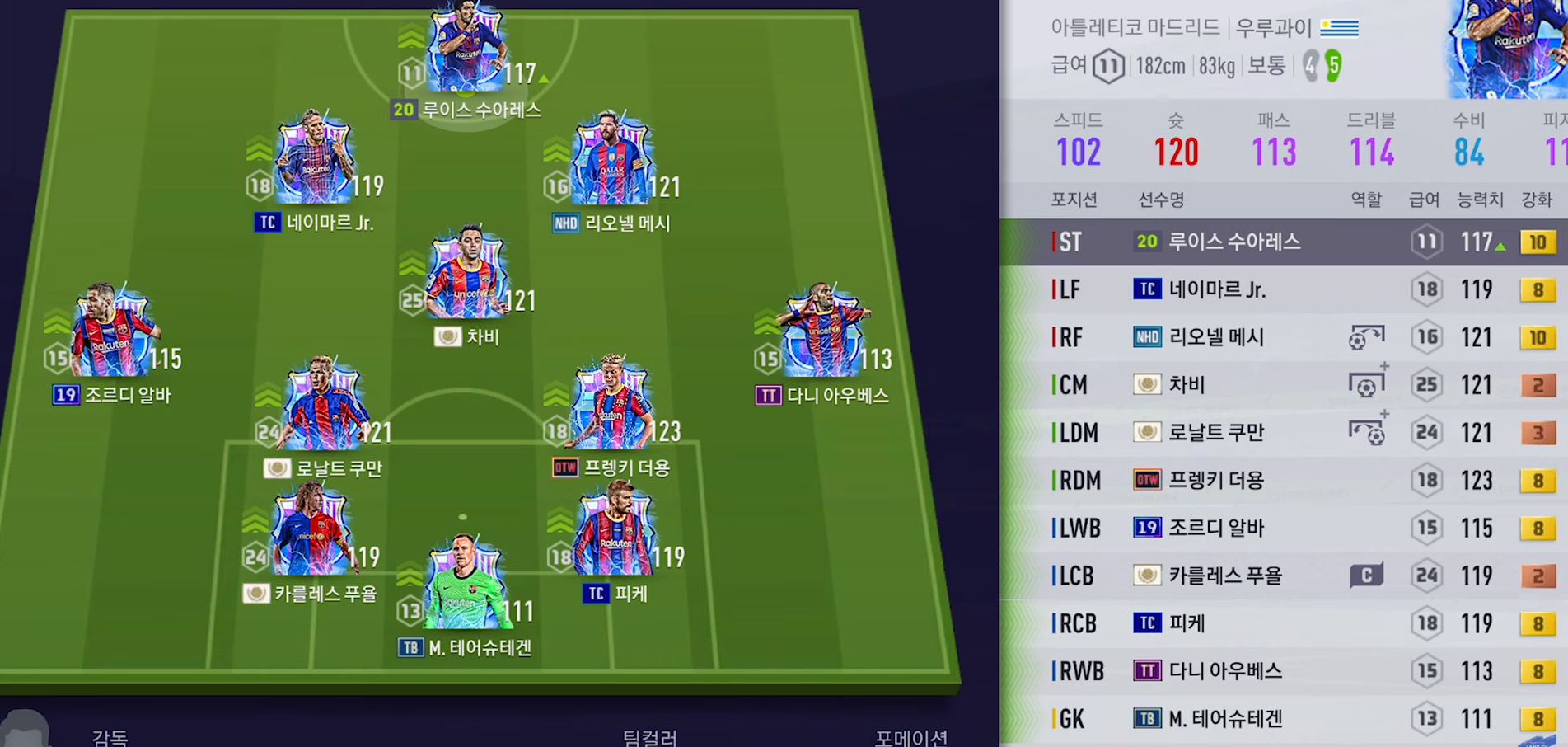
Task: Select the LCB captain row in list
Action: click(1284, 576)
